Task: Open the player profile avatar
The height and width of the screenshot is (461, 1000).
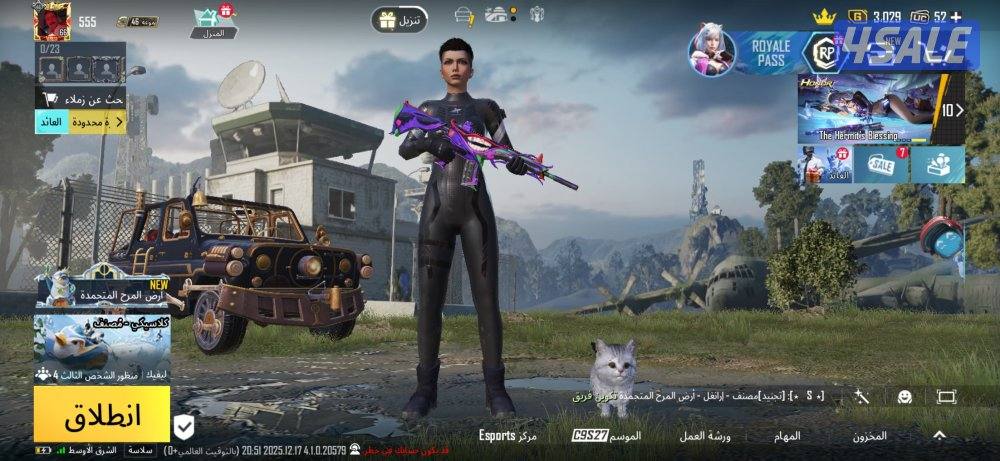Action: coord(50,21)
